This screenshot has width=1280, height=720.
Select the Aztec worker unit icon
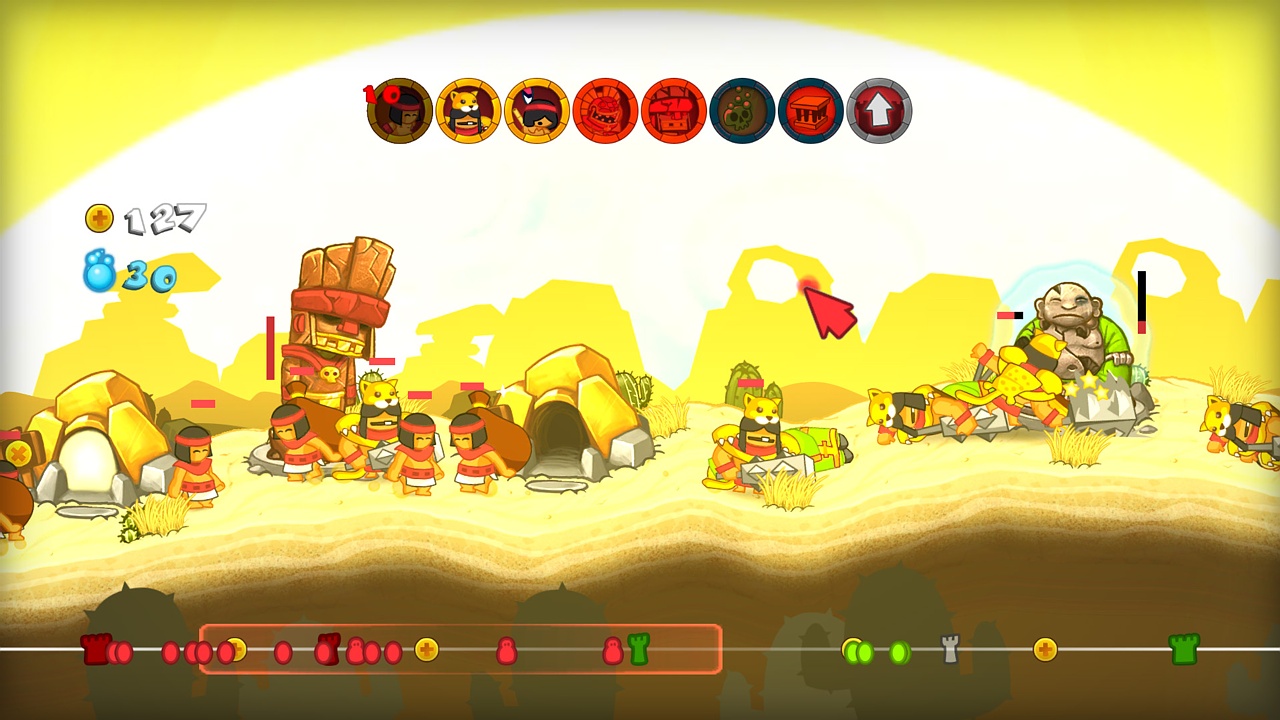pos(400,111)
